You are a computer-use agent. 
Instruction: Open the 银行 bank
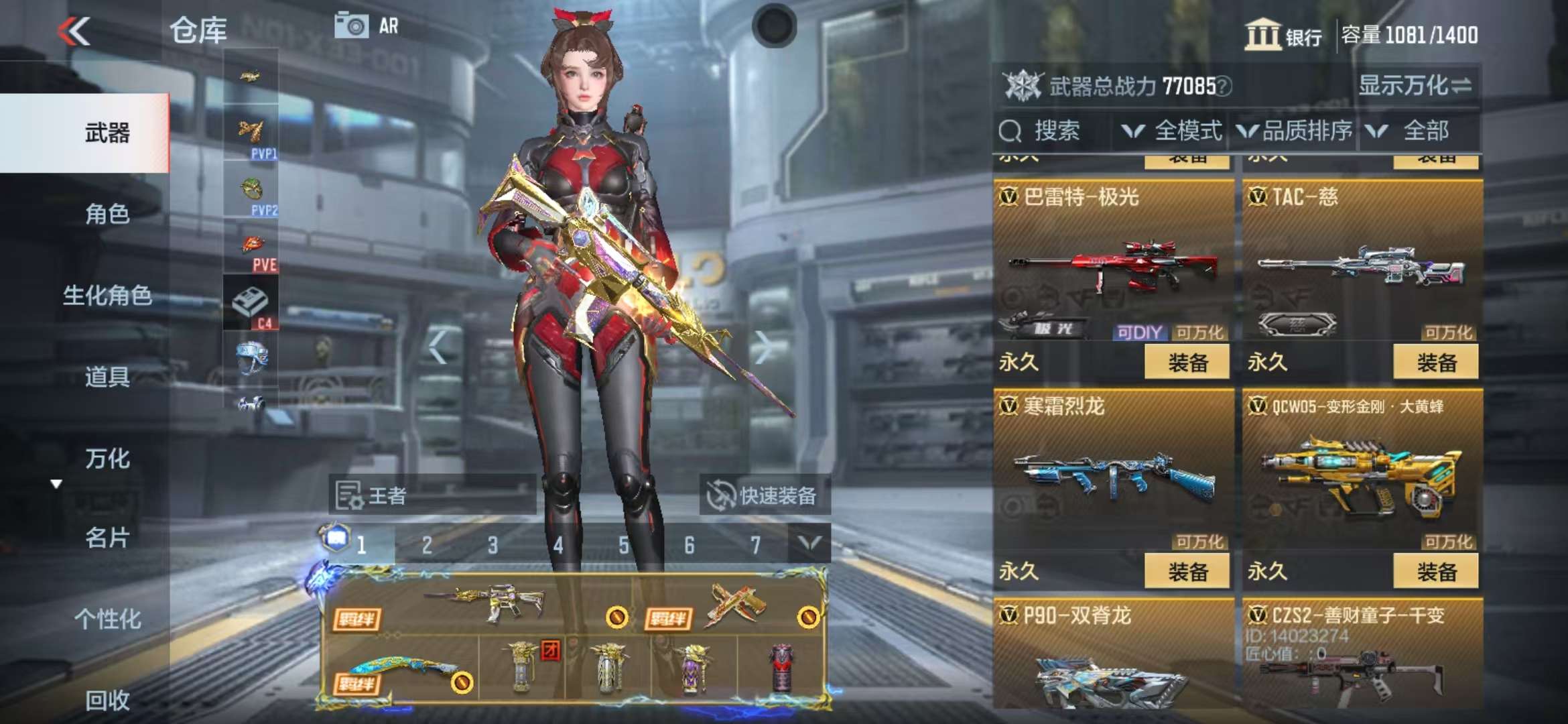point(1283,35)
